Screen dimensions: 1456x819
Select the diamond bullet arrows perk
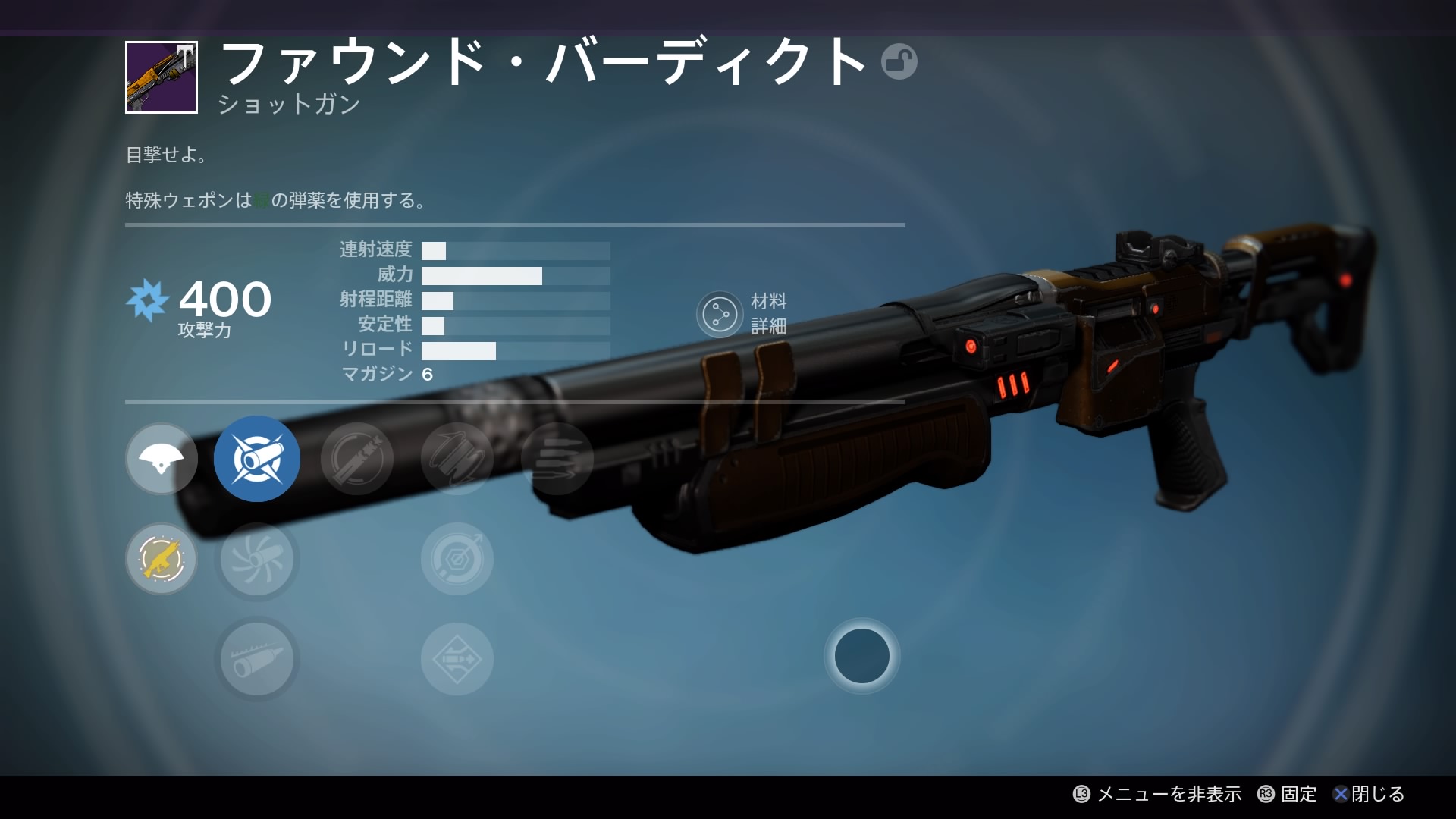tap(457, 659)
